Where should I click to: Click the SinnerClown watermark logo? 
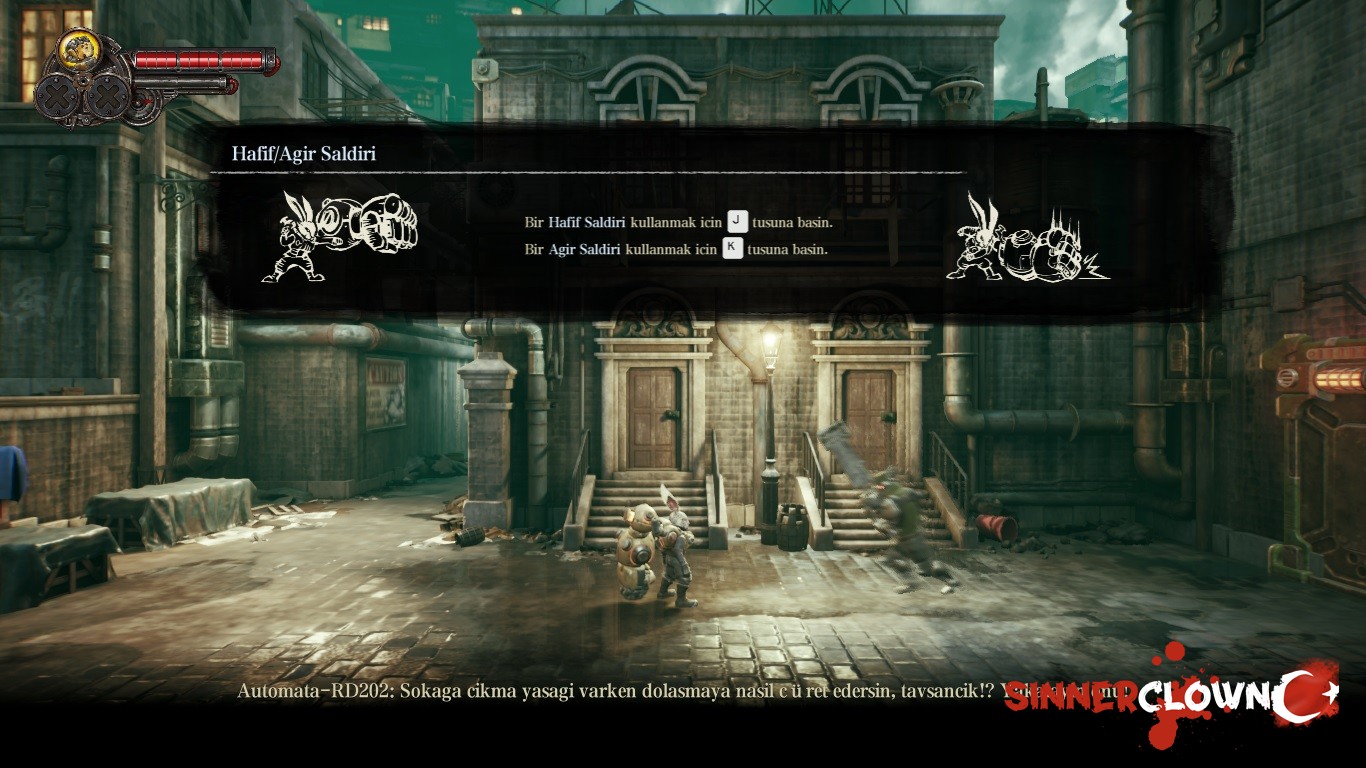coord(1170,697)
